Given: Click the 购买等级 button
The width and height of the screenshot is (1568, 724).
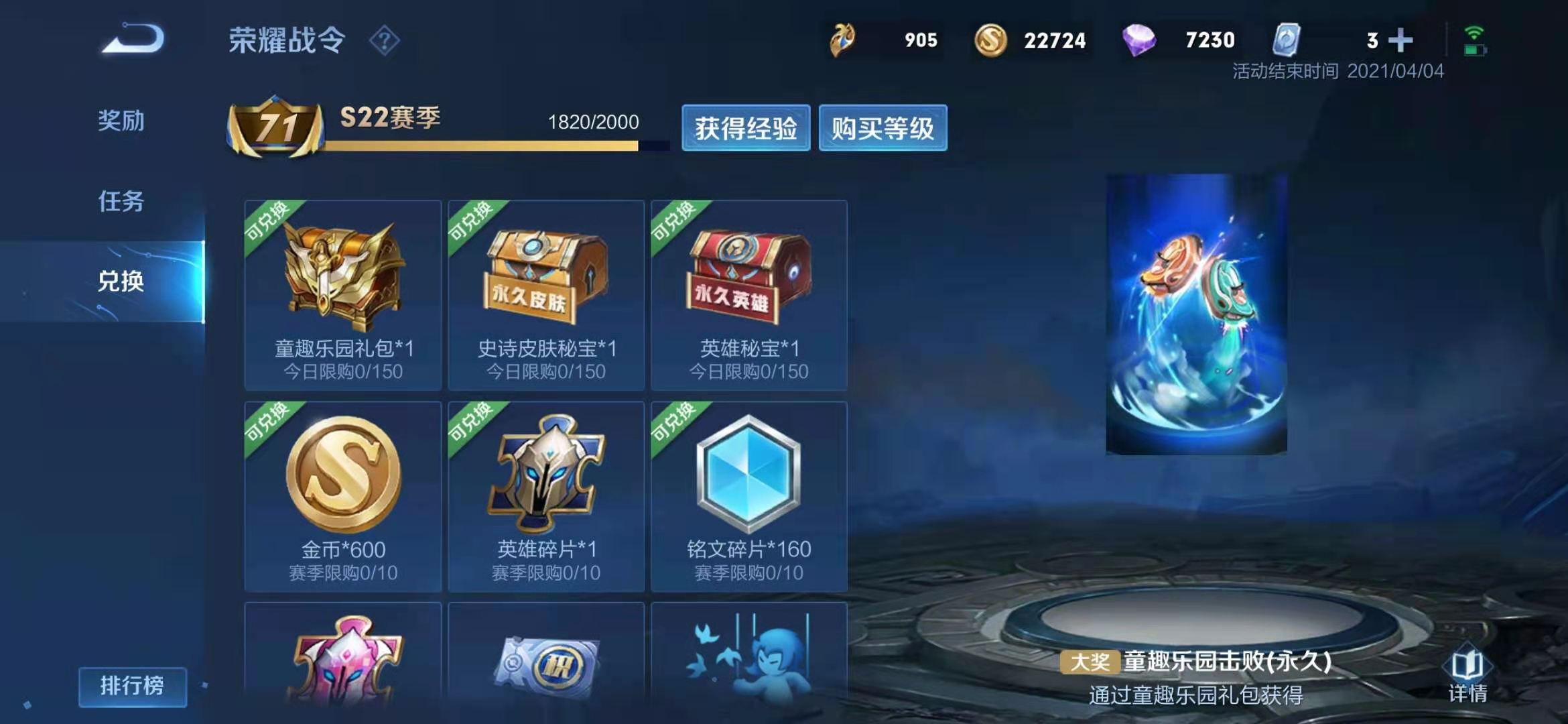Looking at the screenshot, I should click(883, 128).
